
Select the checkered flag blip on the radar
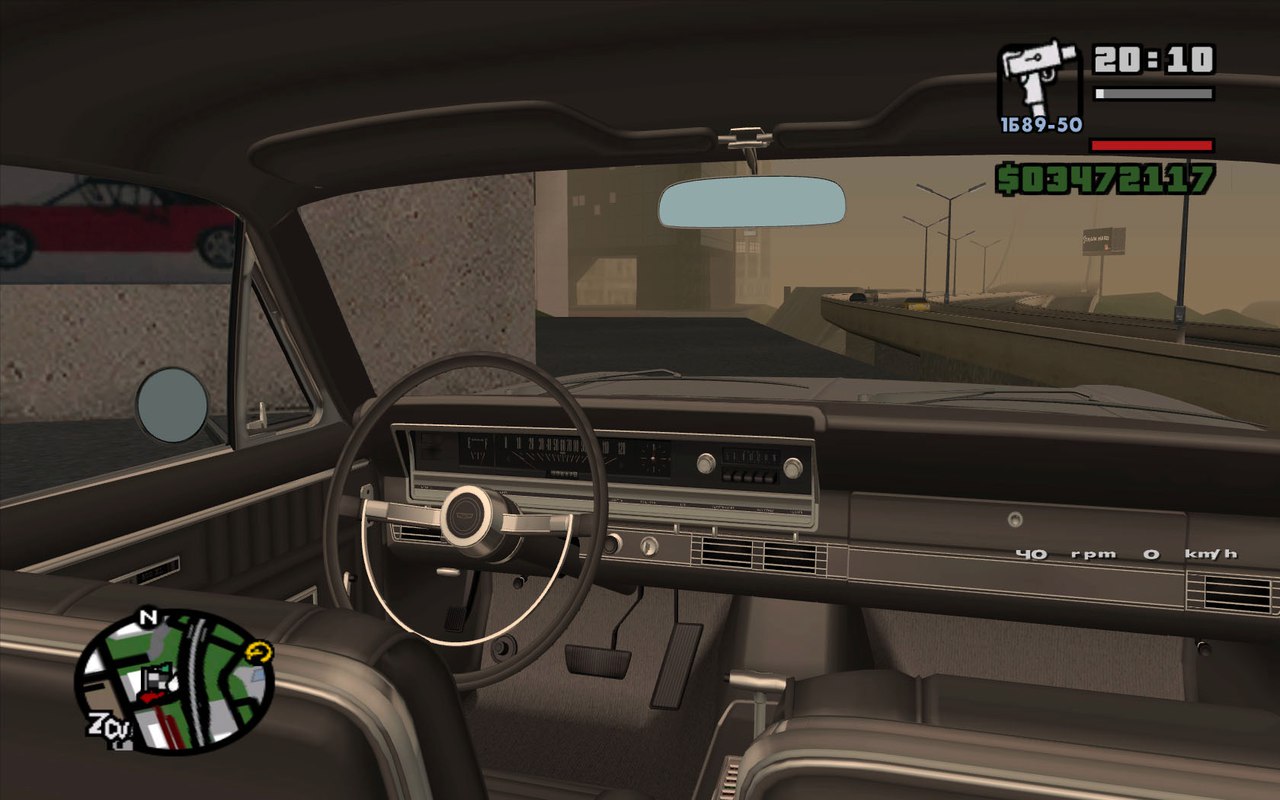158,678
